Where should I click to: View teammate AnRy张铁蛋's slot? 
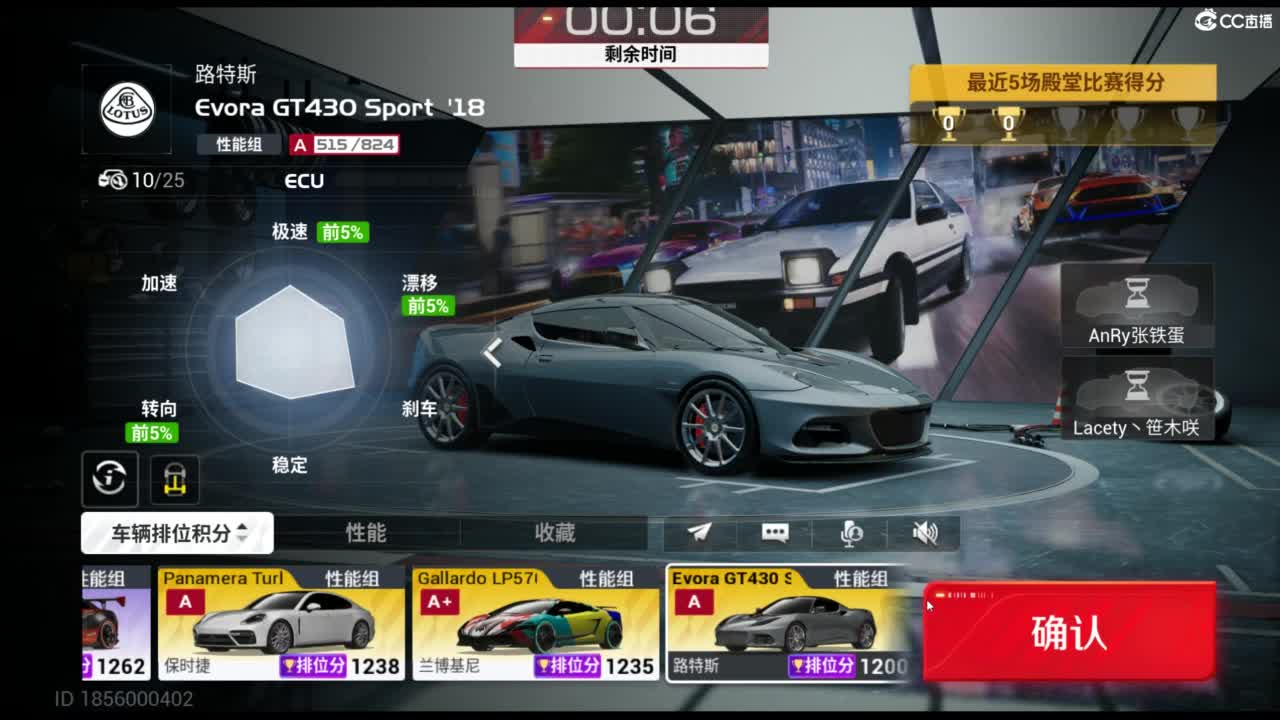click(x=1136, y=307)
